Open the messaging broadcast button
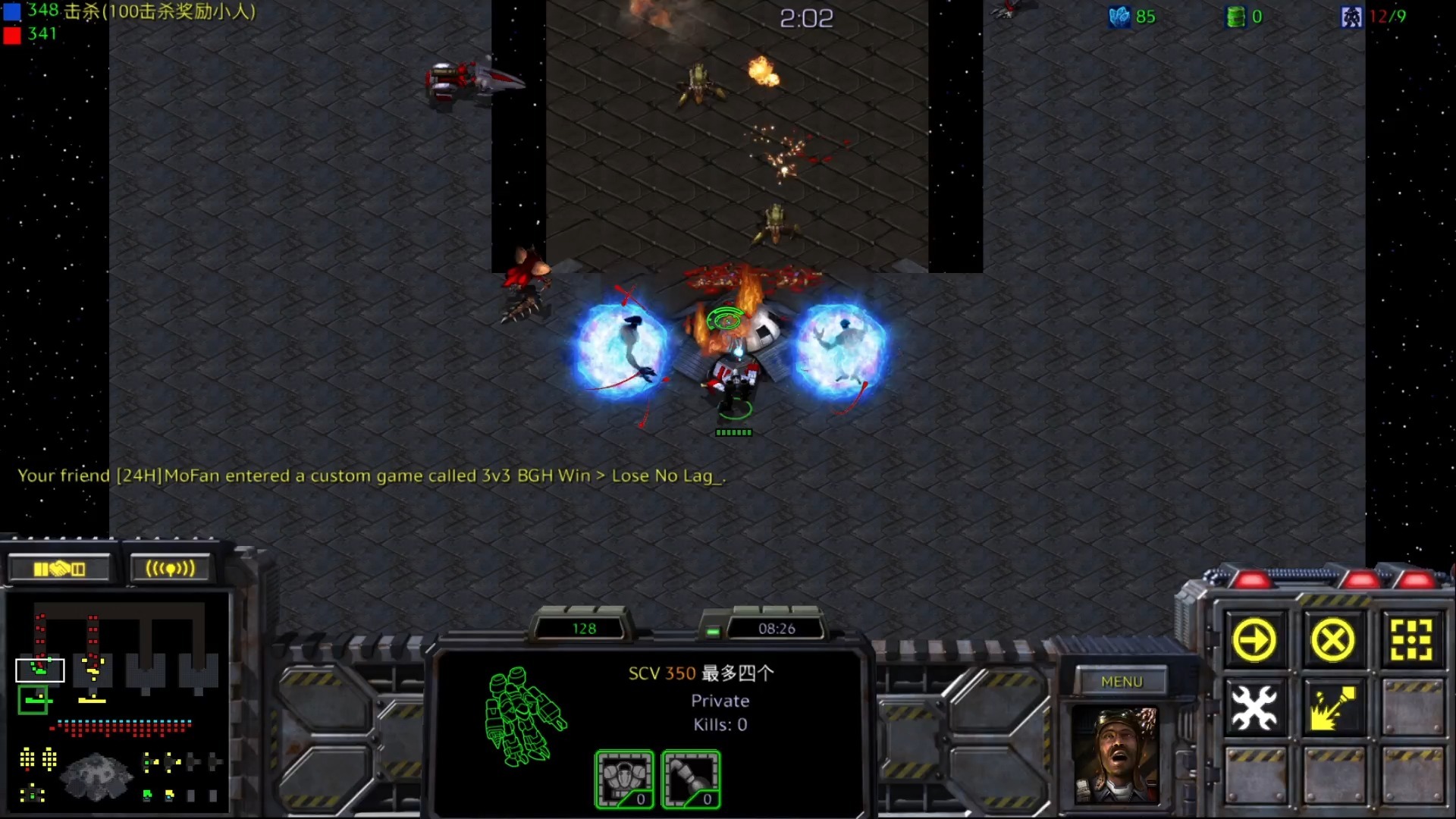Screen dimensions: 1456x819 pos(170,569)
